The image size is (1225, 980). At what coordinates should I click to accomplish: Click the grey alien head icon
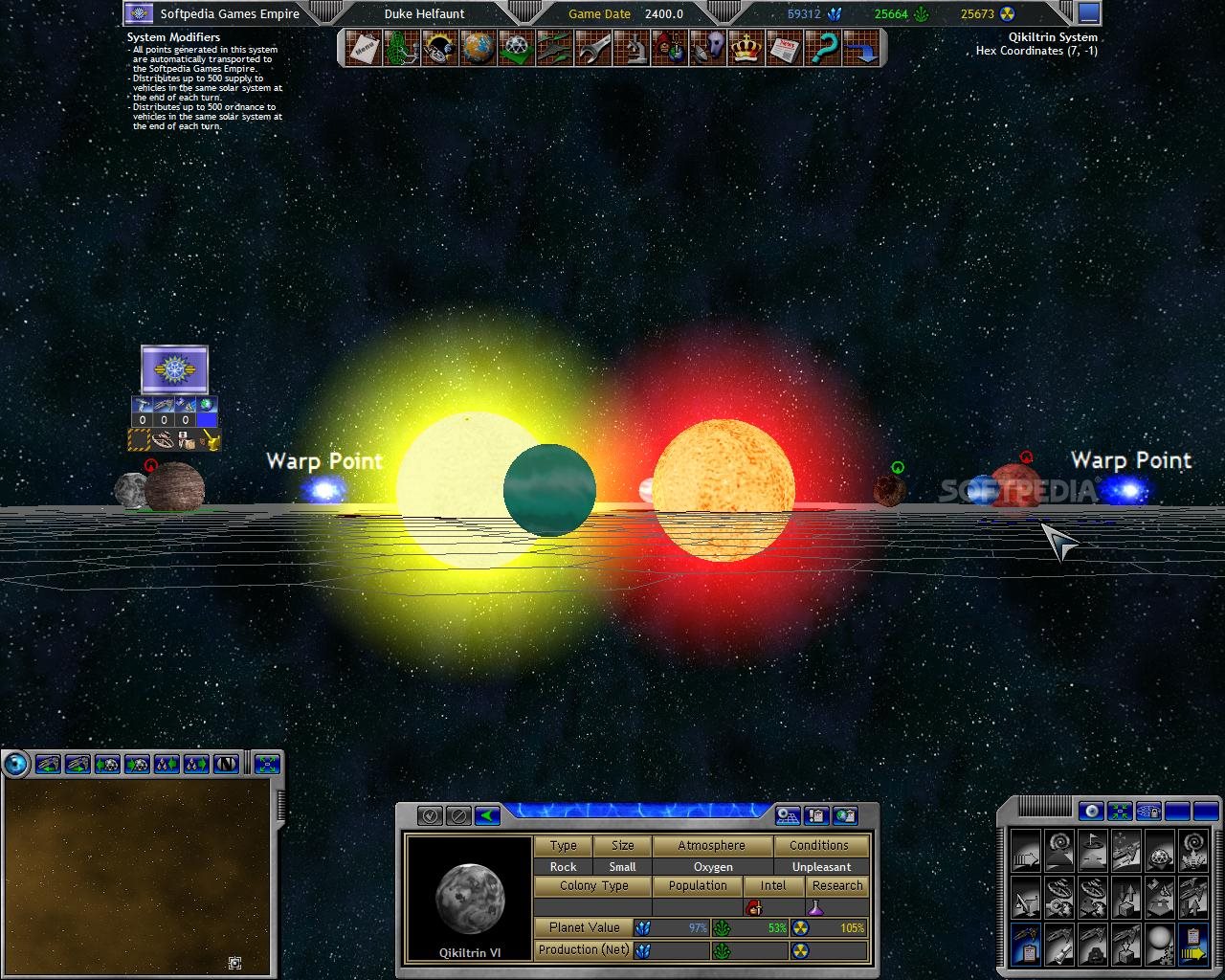(710, 48)
